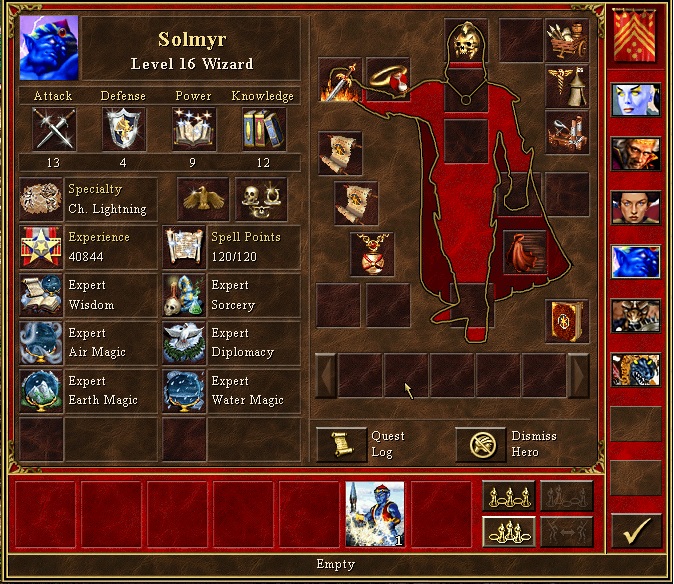This screenshot has height=584, width=674.
Task: Show details for Expert Diplomacy
Action: click(185, 342)
